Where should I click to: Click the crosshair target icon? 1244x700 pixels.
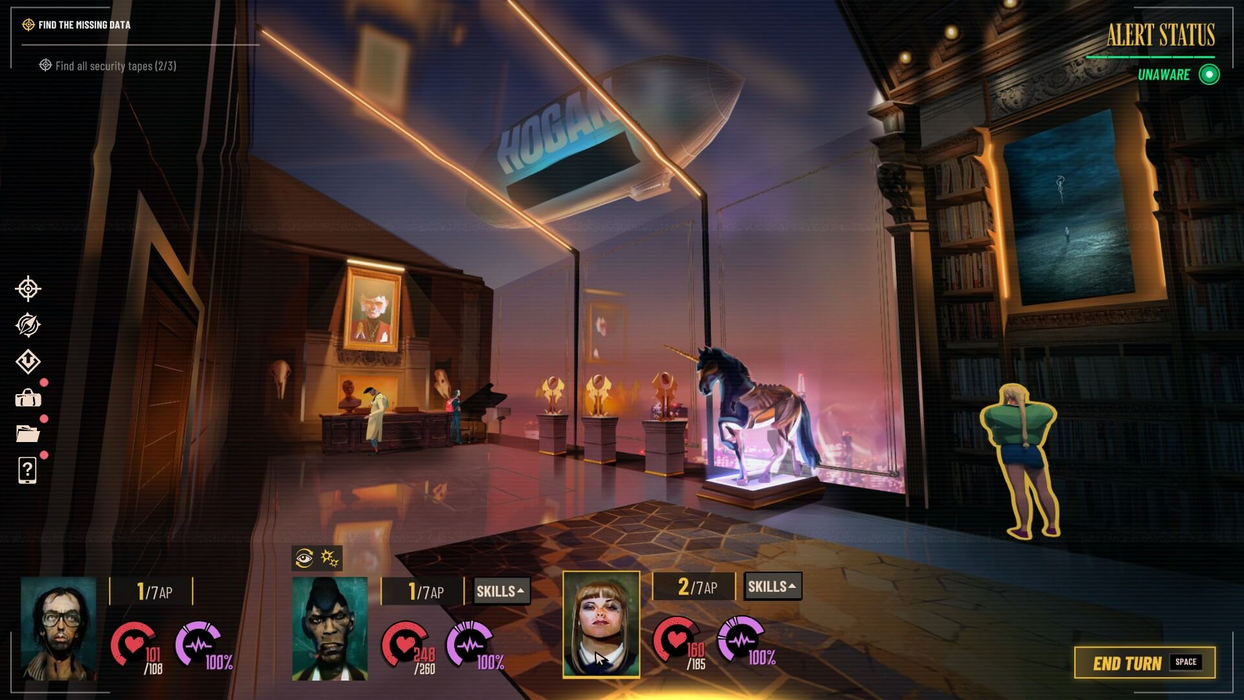click(28, 289)
